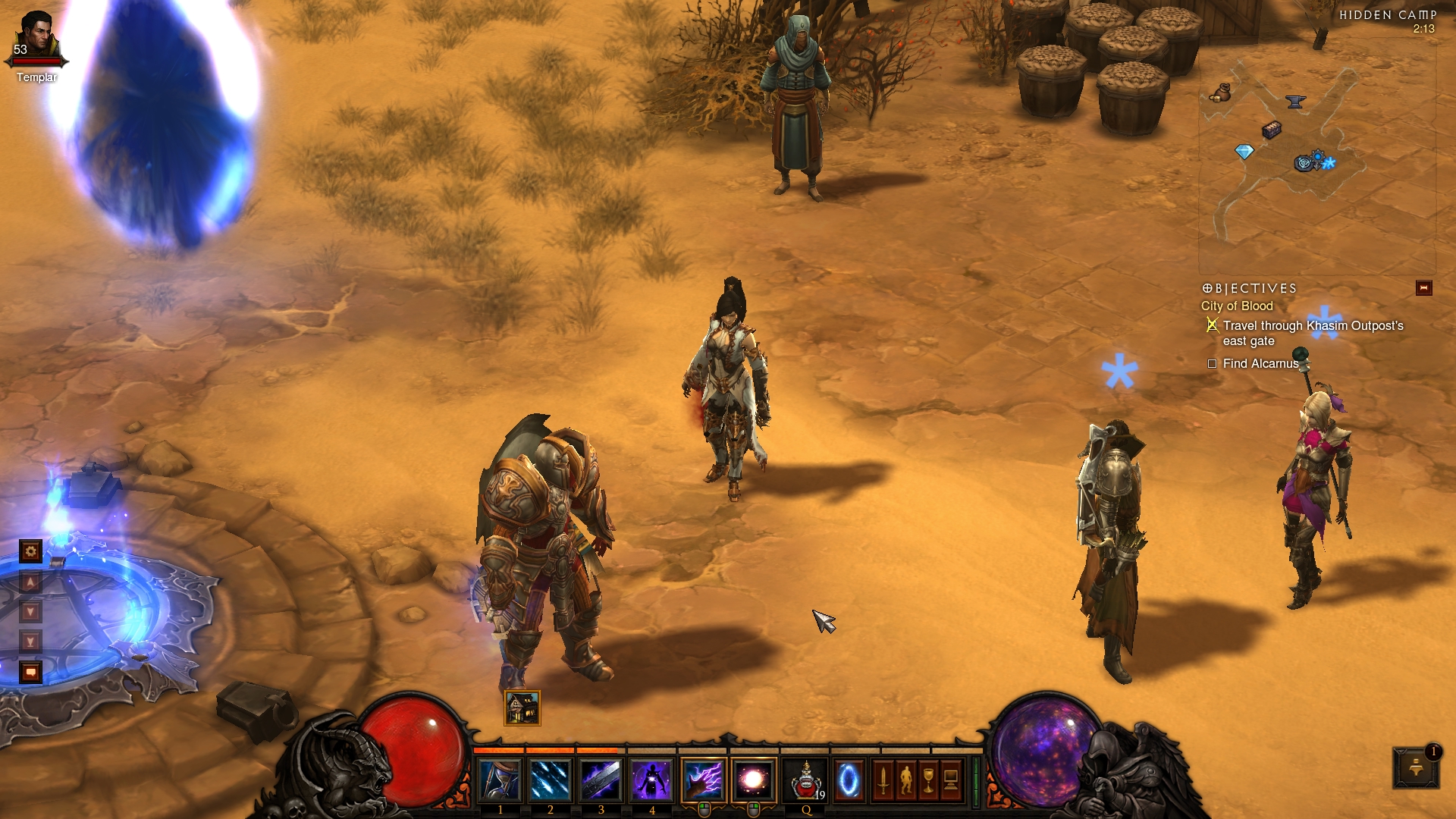
Task: Open the notification button with badge 1
Action: [1415, 767]
